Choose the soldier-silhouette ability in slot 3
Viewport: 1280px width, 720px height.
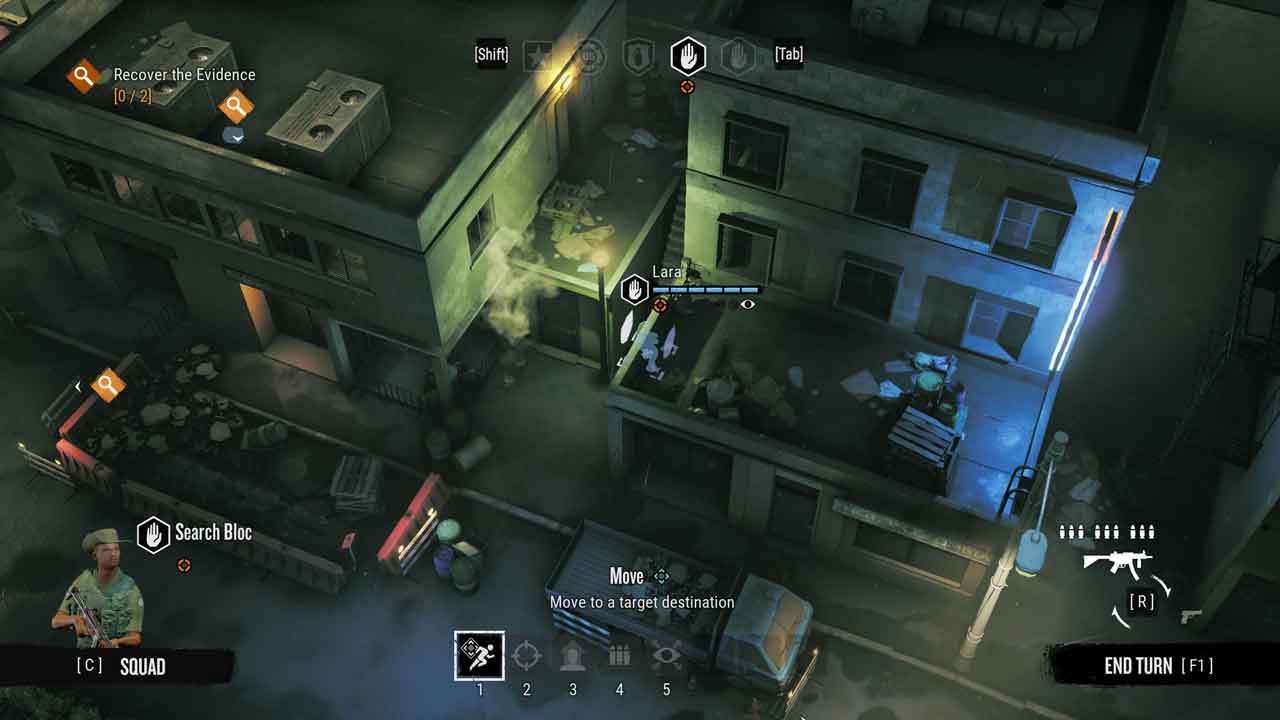click(573, 656)
